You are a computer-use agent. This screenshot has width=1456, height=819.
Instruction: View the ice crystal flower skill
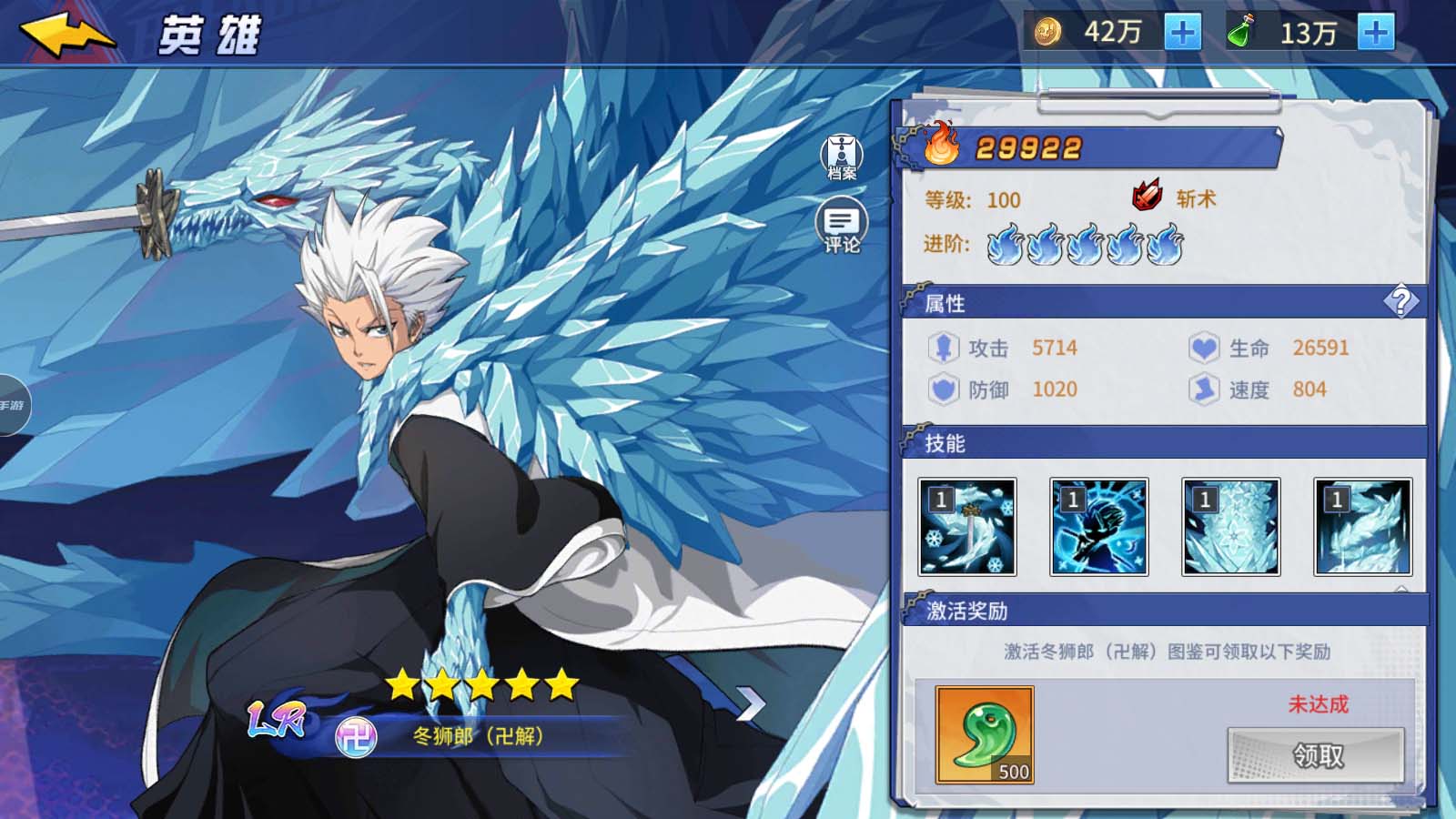point(1231,527)
